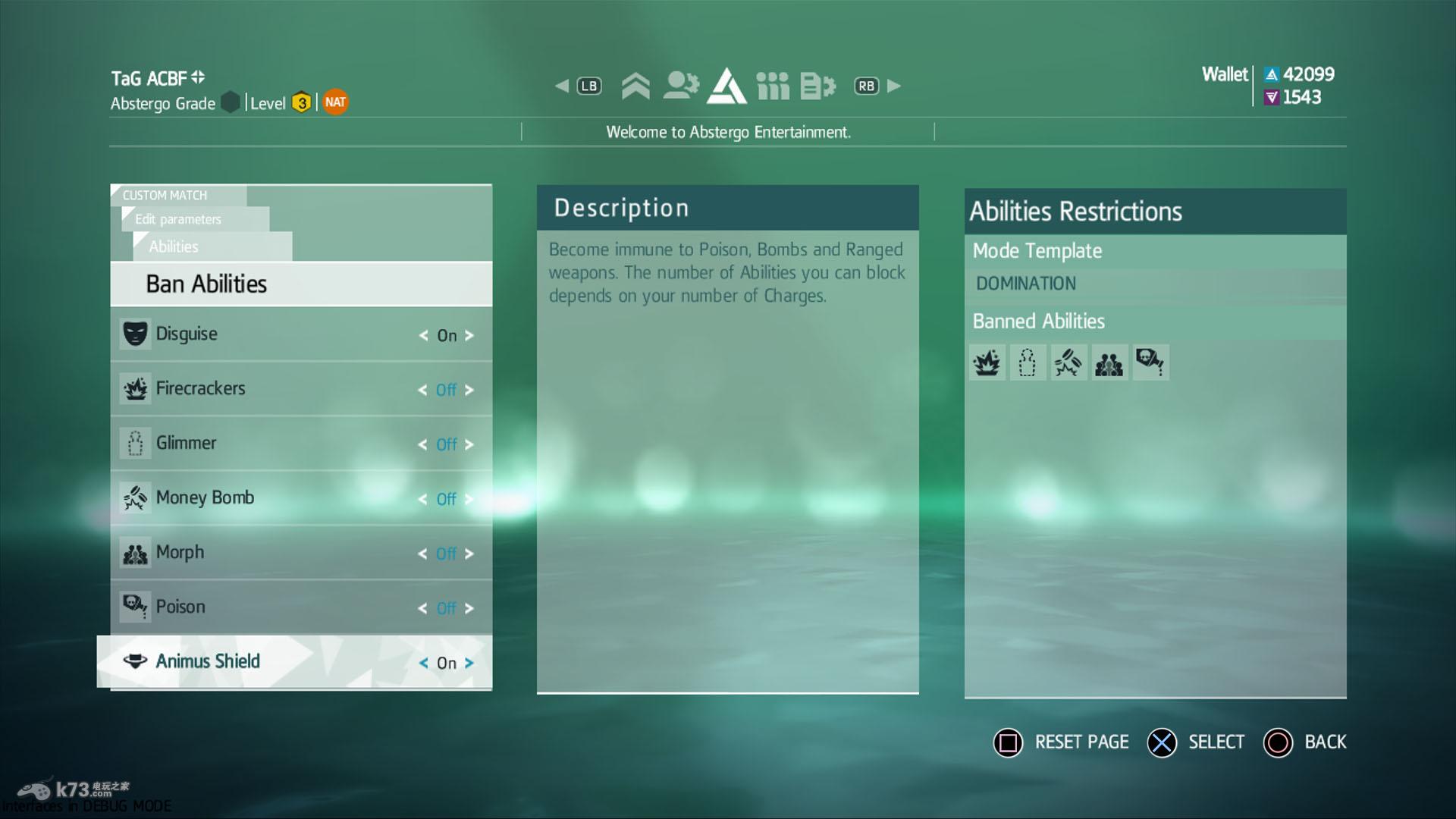Switch Animus Shield with right arrow
1456x819 pixels.
[469, 663]
